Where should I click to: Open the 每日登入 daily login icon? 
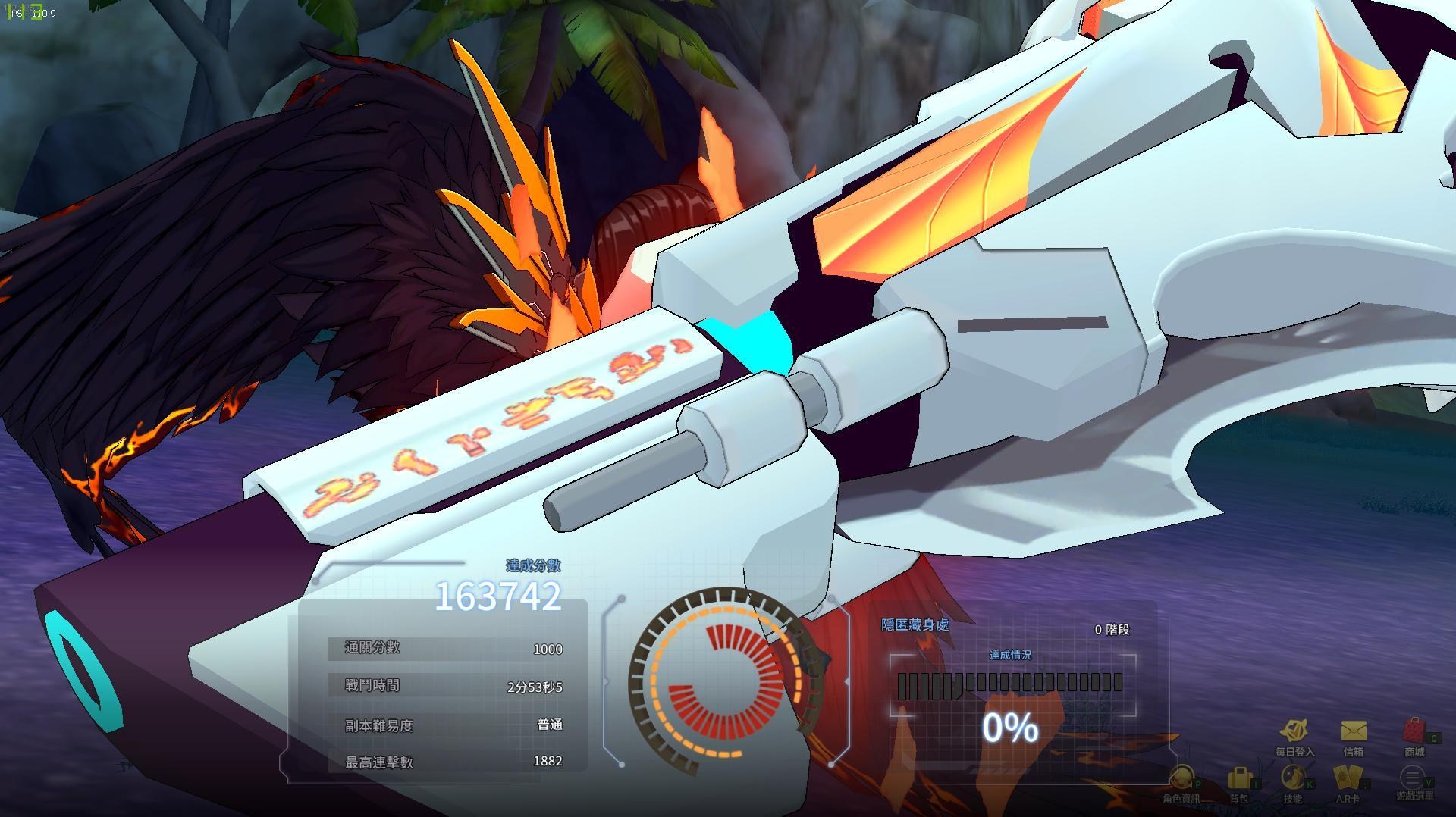pos(1294,728)
